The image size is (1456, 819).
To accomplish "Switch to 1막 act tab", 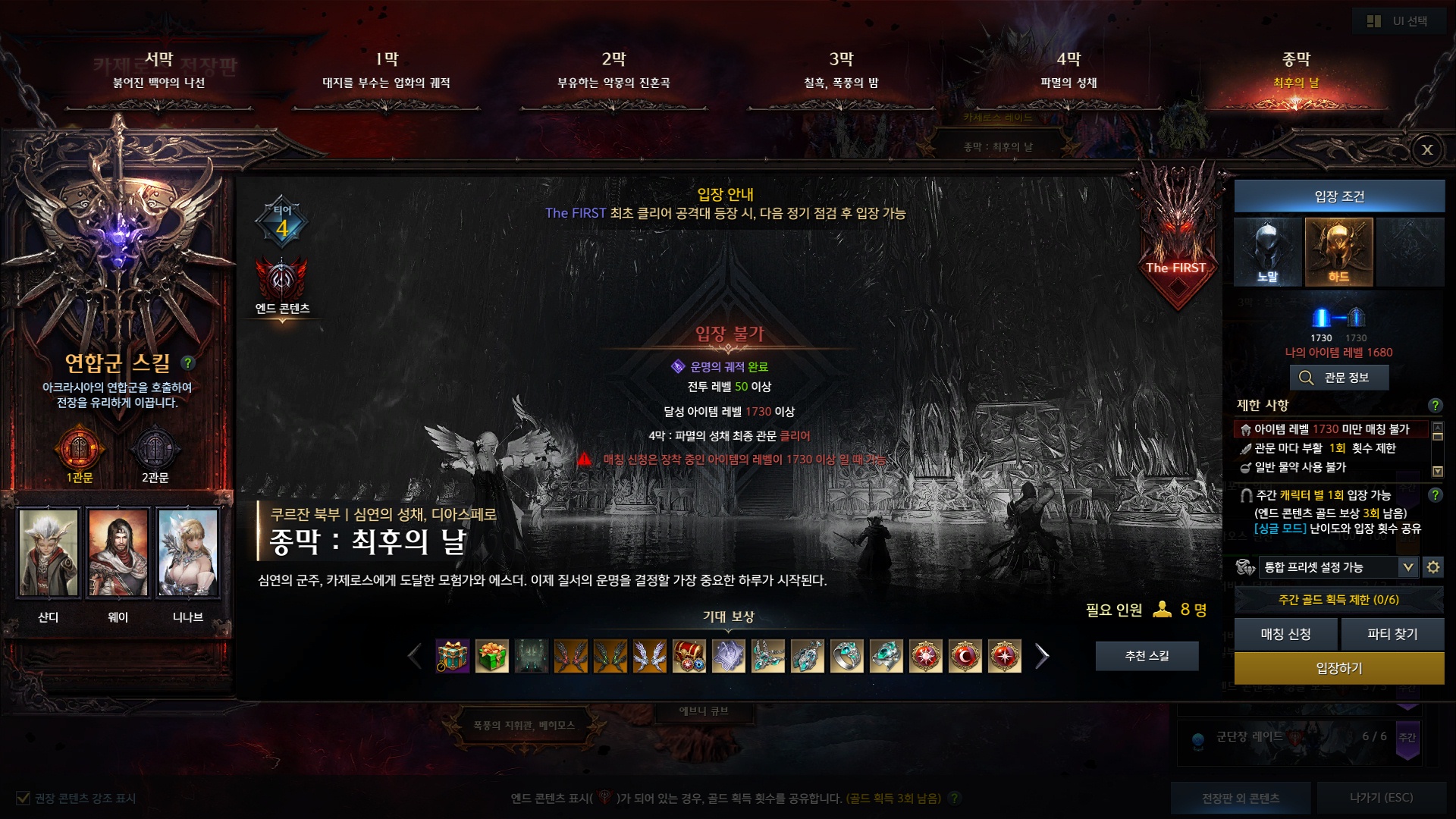I will [387, 70].
